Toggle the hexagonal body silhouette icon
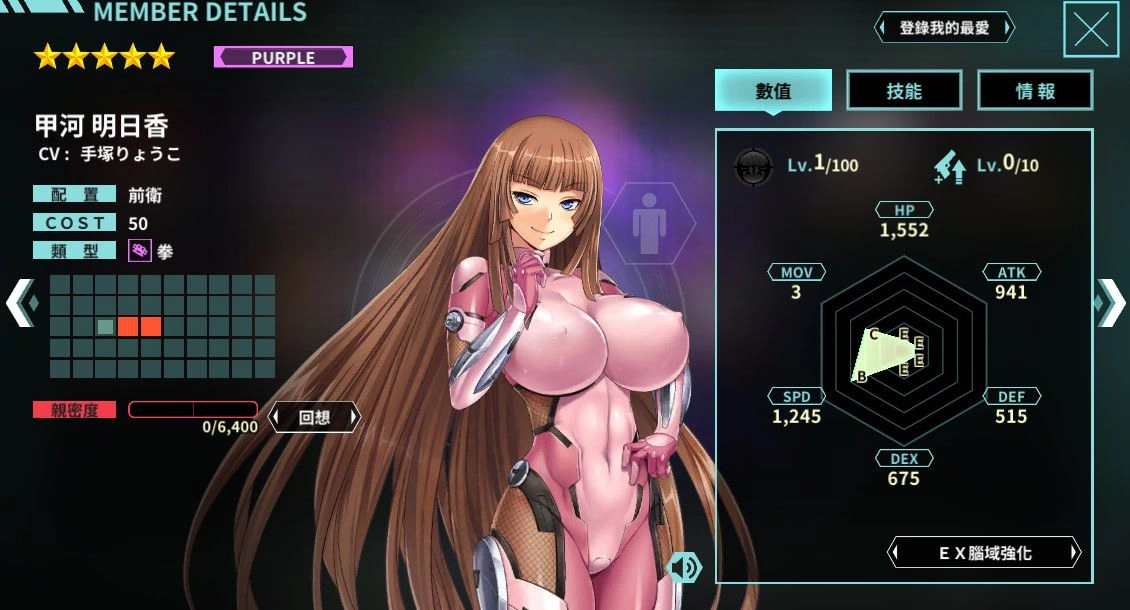 (x=648, y=222)
